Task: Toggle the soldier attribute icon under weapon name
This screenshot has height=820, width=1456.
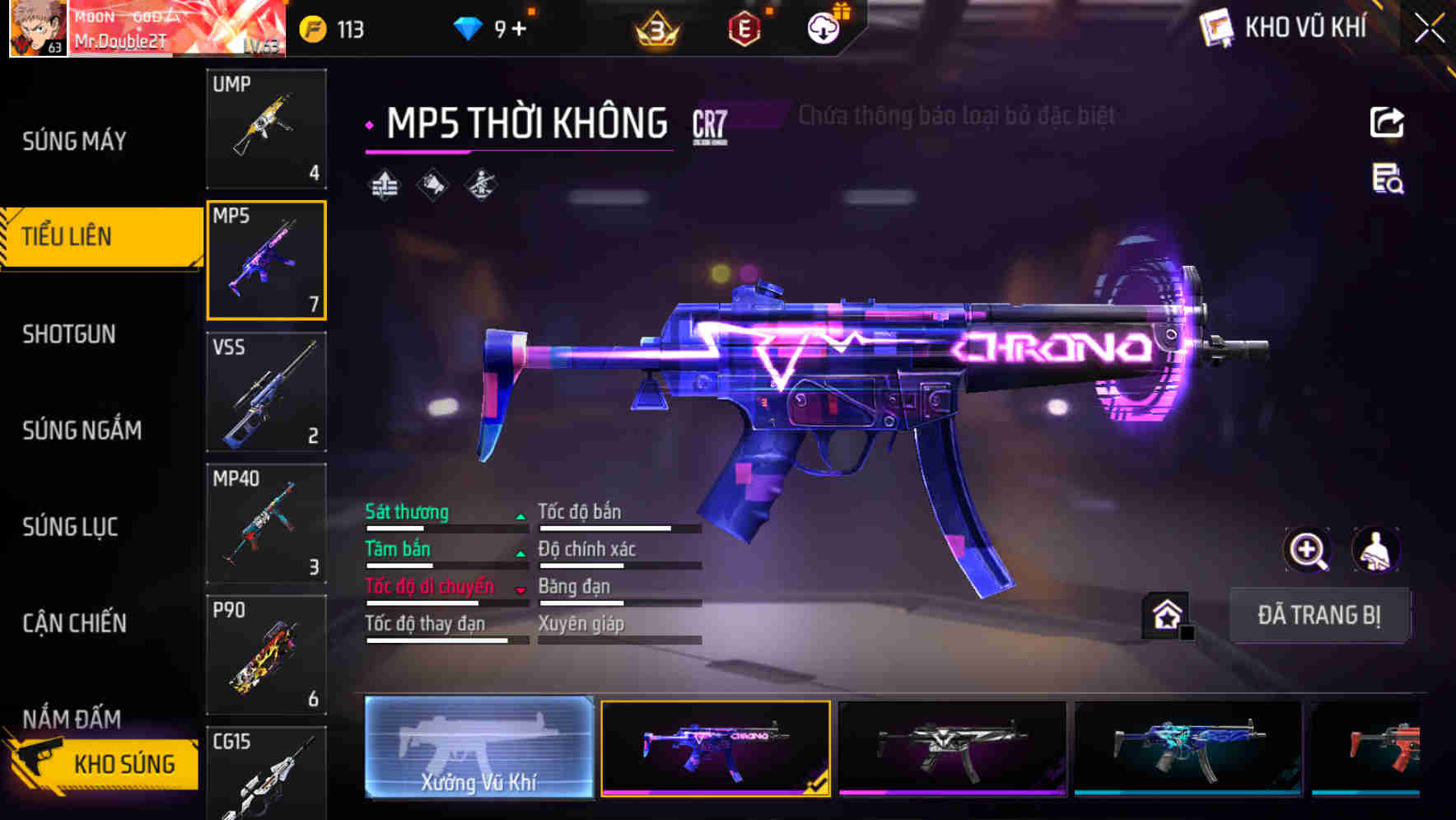Action: pyautogui.click(x=479, y=184)
